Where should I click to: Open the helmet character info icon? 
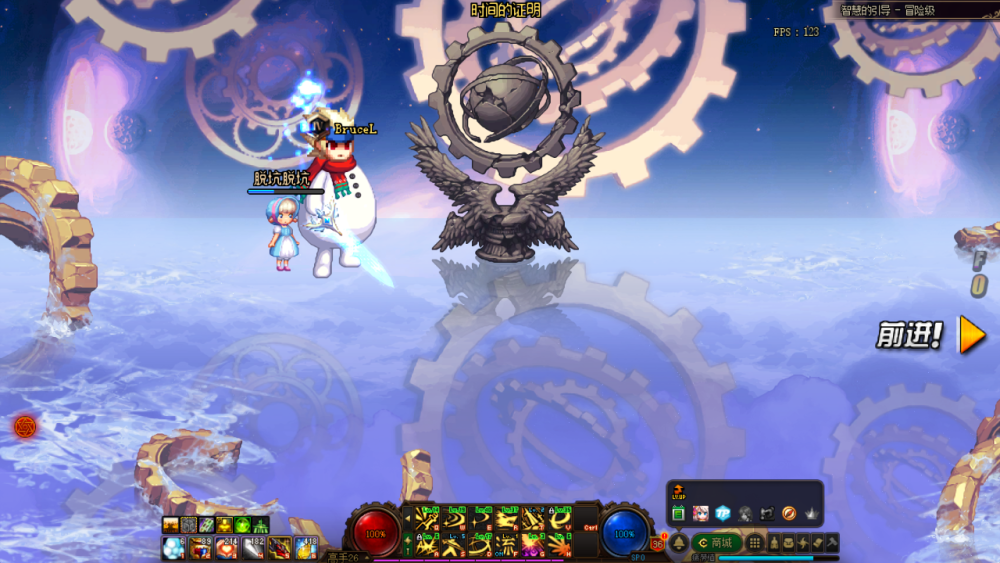point(773,543)
